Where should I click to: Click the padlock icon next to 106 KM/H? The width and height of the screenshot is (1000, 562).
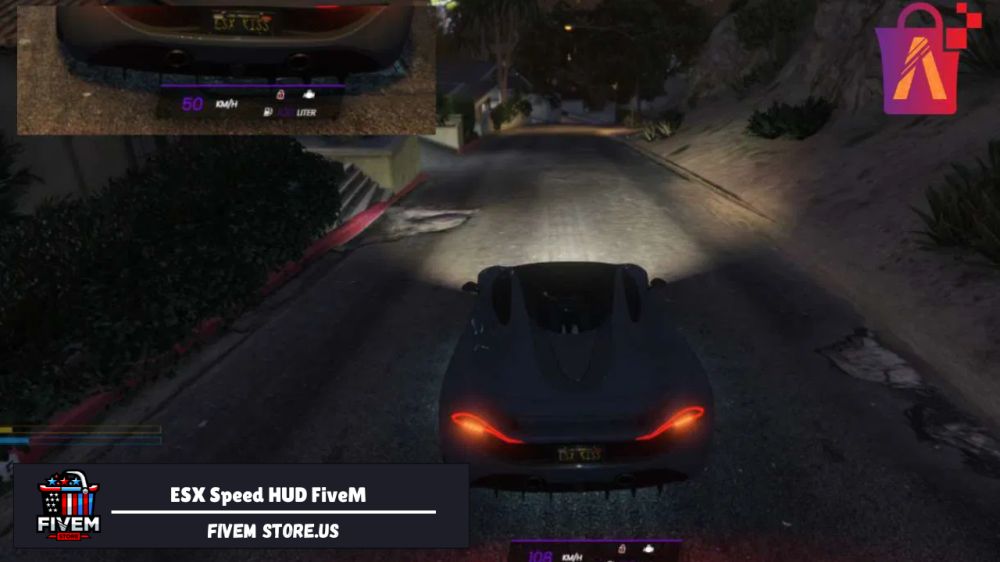pos(621,550)
